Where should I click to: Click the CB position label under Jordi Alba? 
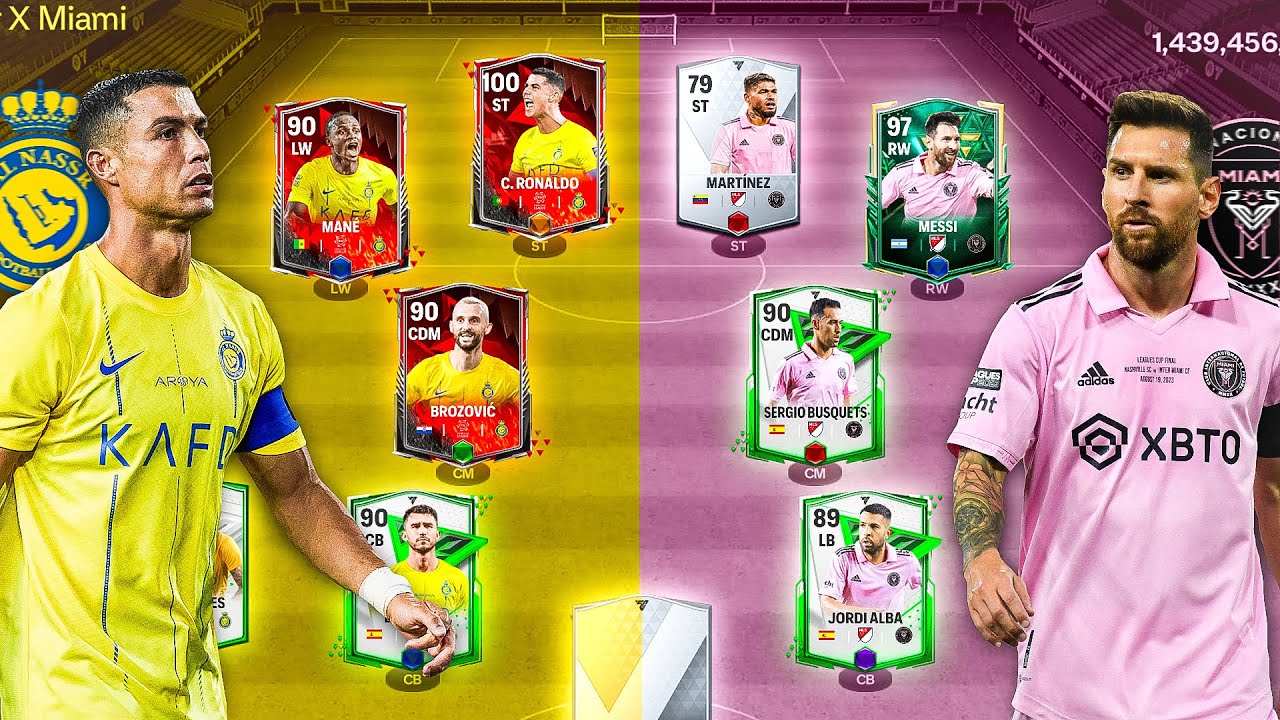point(866,678)
